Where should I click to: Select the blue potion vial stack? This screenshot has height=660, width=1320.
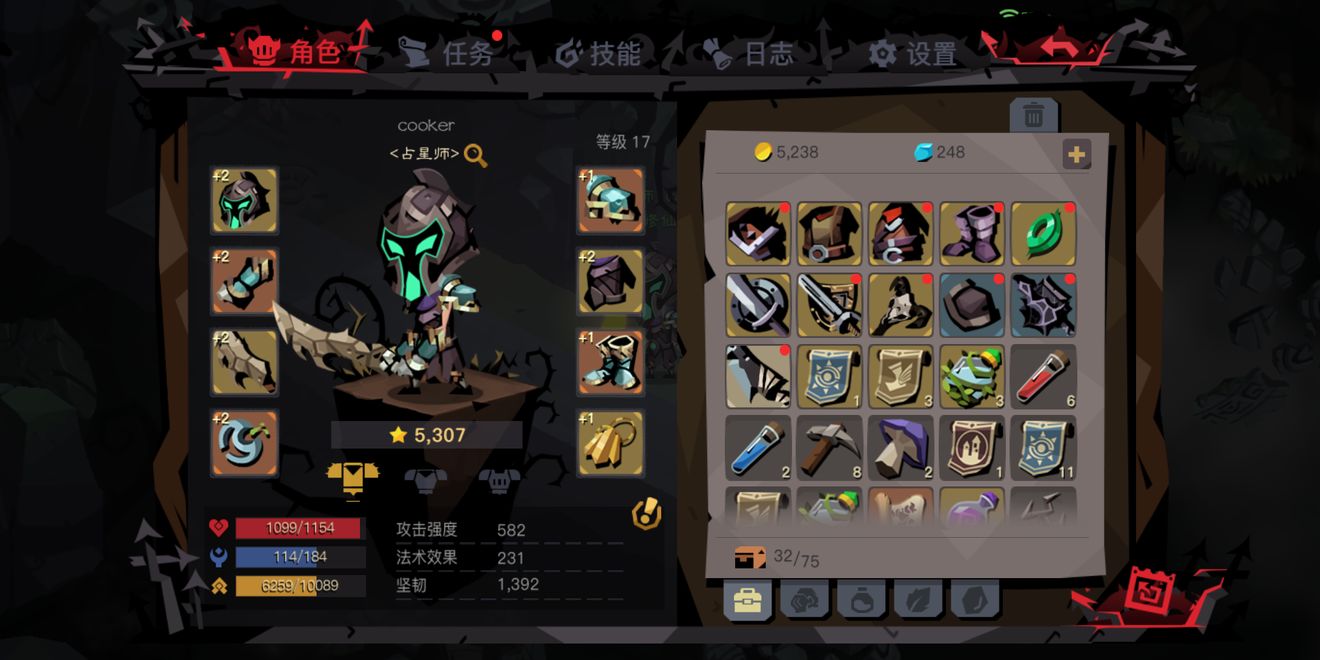(758, 448)
